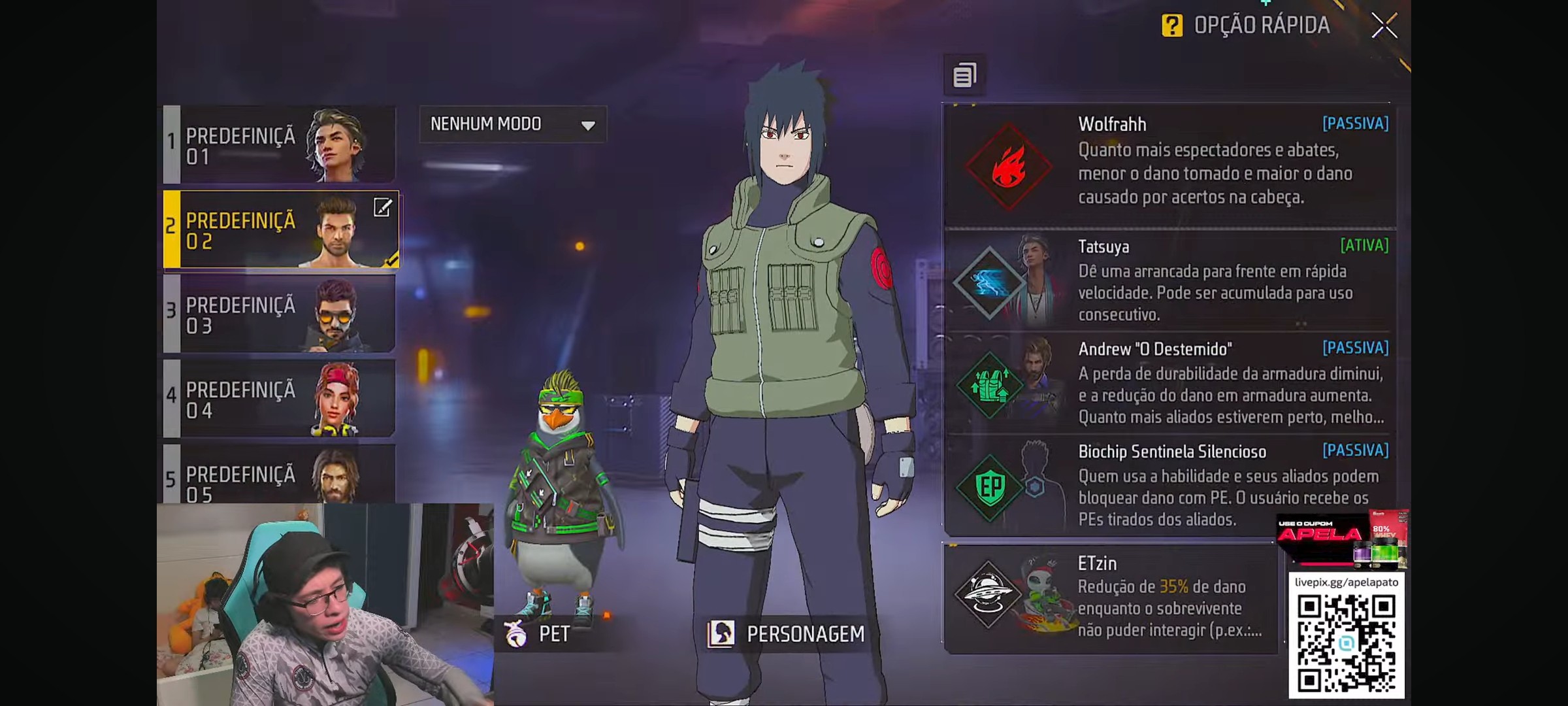This screenshot has height=706, width=1568.
Task: Switch to the Predefiniçã 04 preset
Action: coord(280,399)
